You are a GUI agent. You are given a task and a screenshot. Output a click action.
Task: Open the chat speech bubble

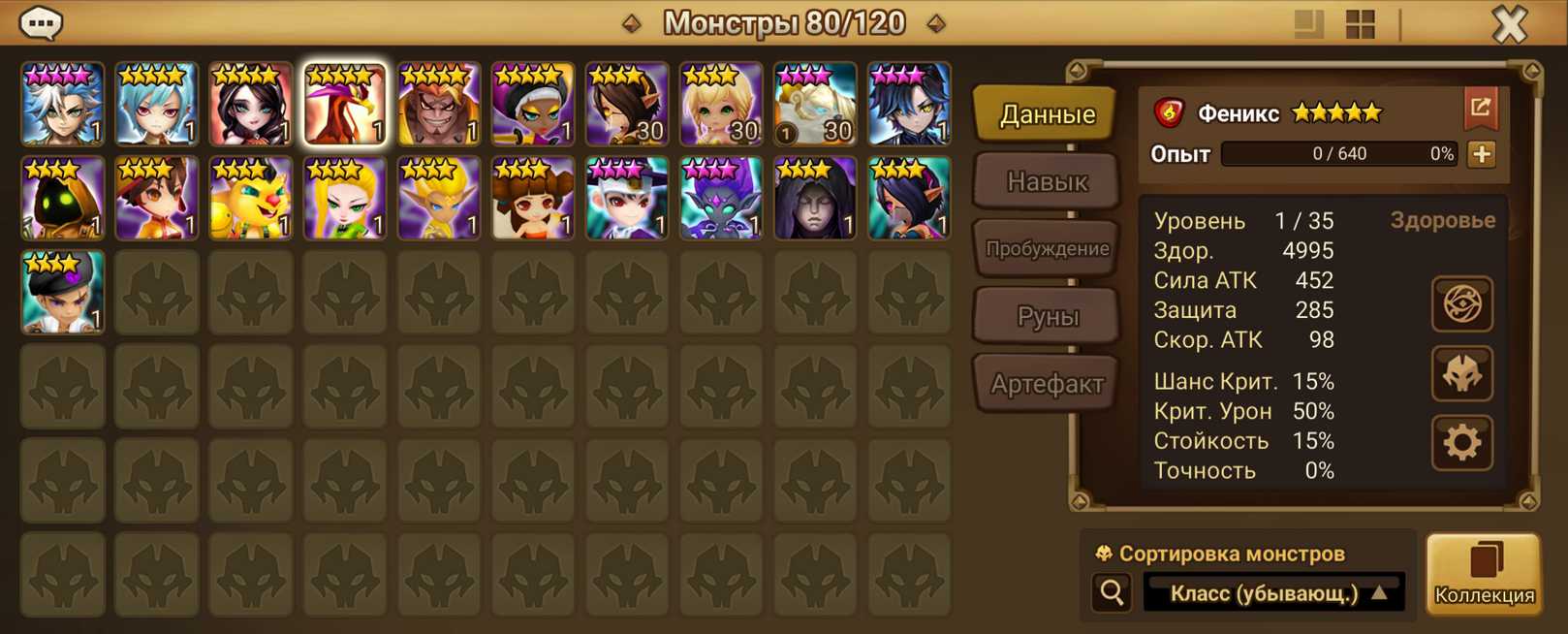pyautogui.click(x=41, y=22)
